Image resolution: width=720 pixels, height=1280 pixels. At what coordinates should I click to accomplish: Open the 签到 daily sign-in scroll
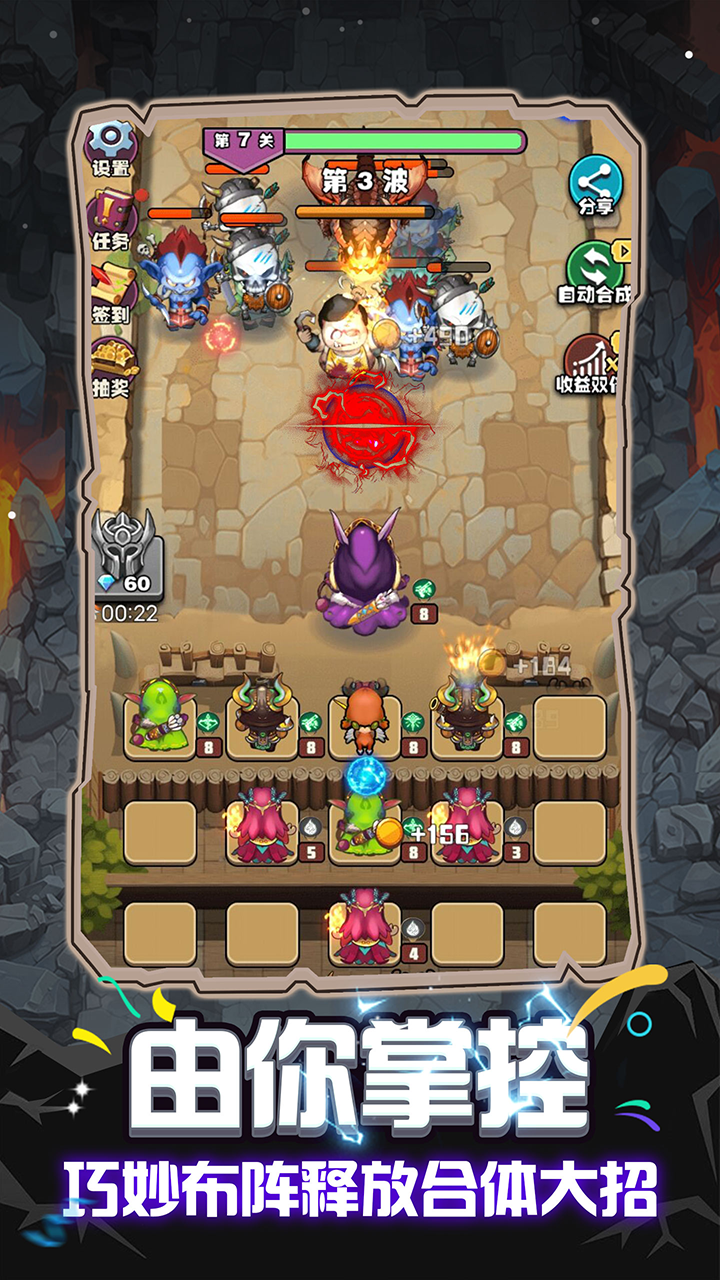coord(111,291)
